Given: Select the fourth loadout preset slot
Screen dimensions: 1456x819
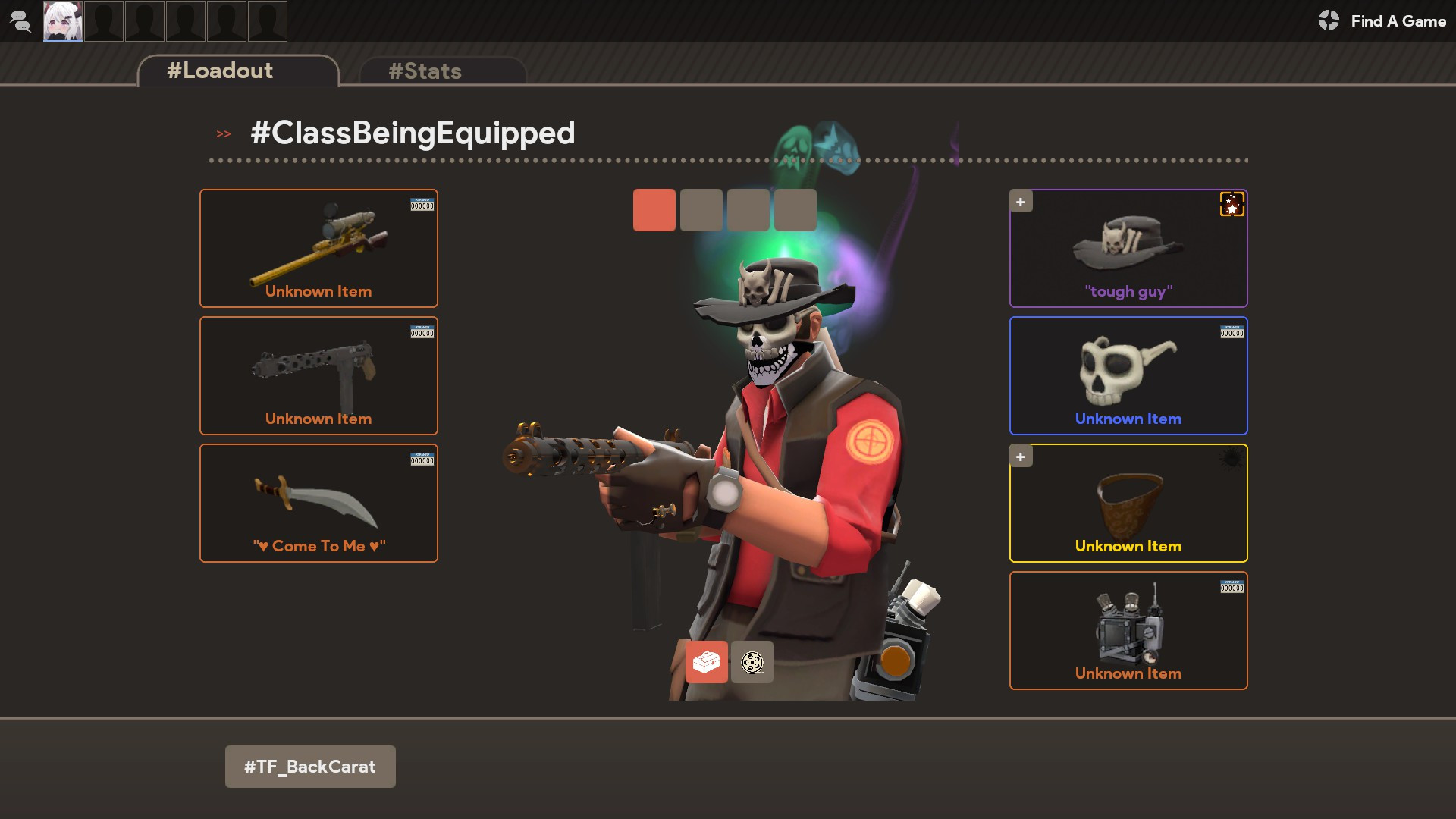Looking at the screenshot, I should (x=795, y=210).
